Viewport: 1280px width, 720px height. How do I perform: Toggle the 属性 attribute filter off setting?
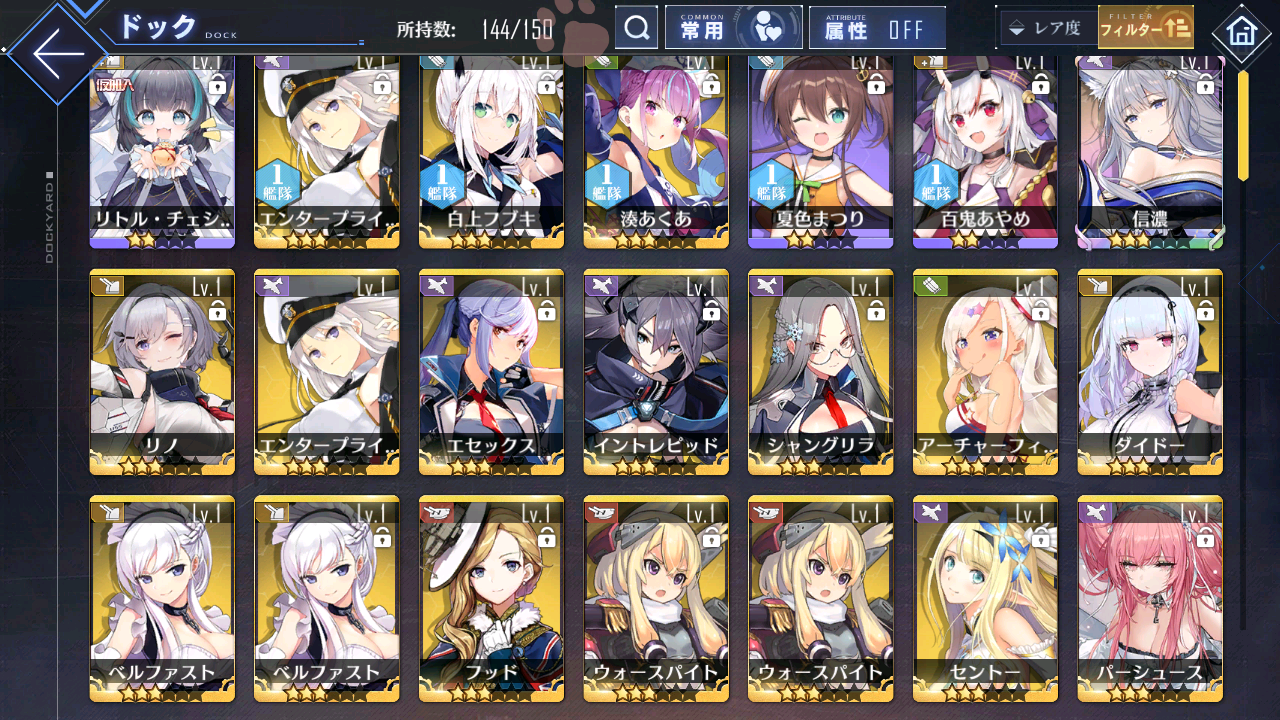877,27
